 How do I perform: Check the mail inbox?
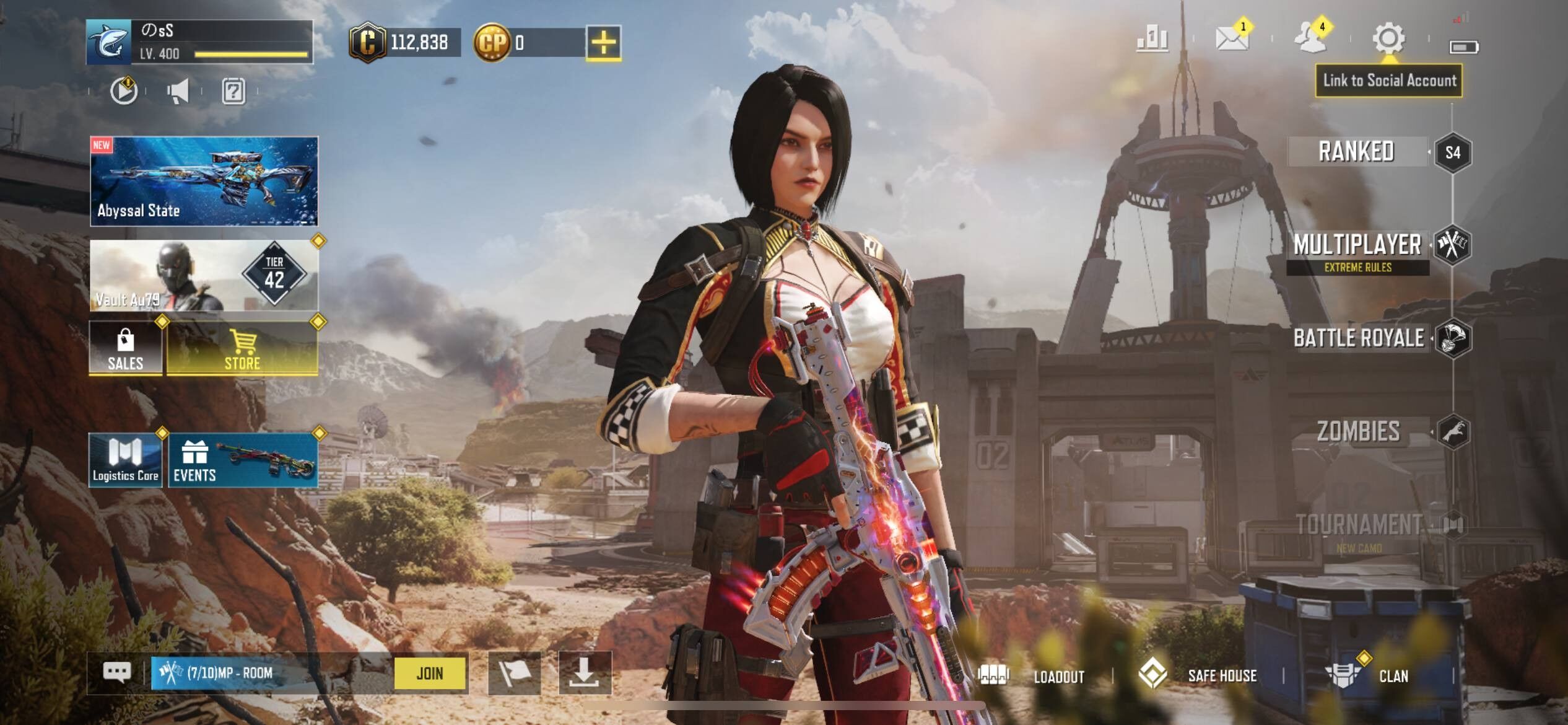[1231, 39]
